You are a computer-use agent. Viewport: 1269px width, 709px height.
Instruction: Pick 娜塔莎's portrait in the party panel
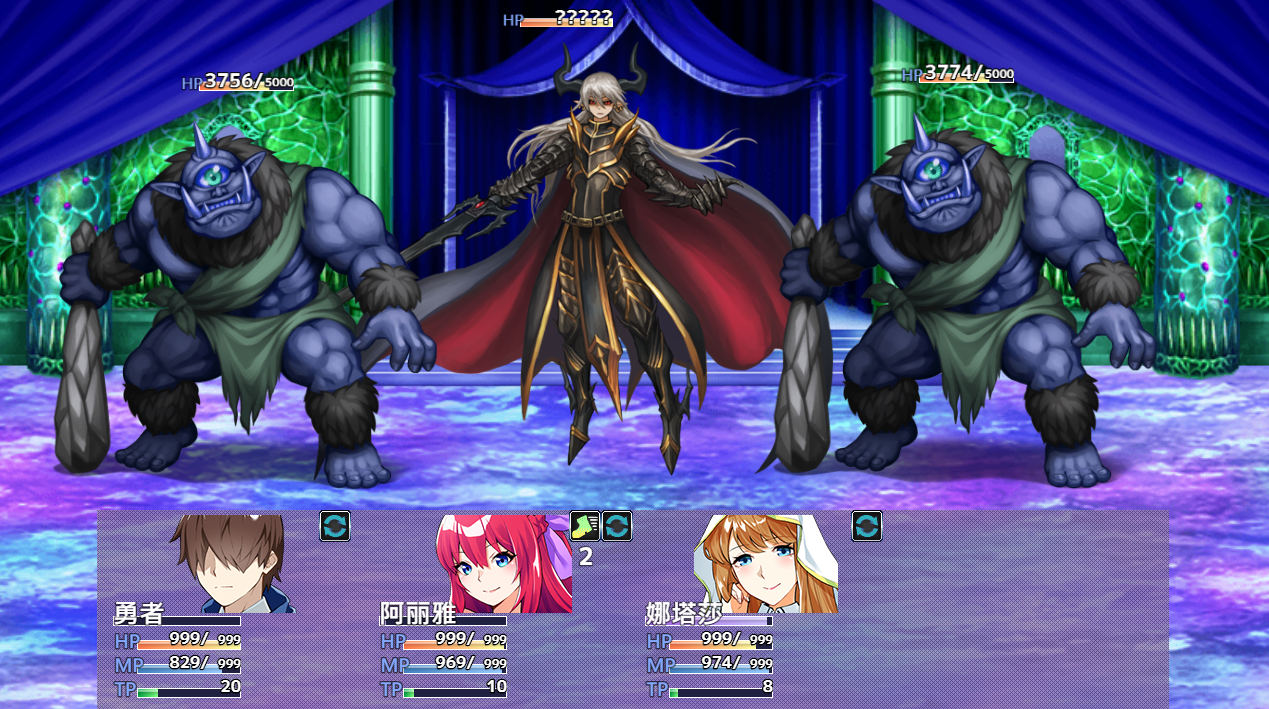point(765,563)
